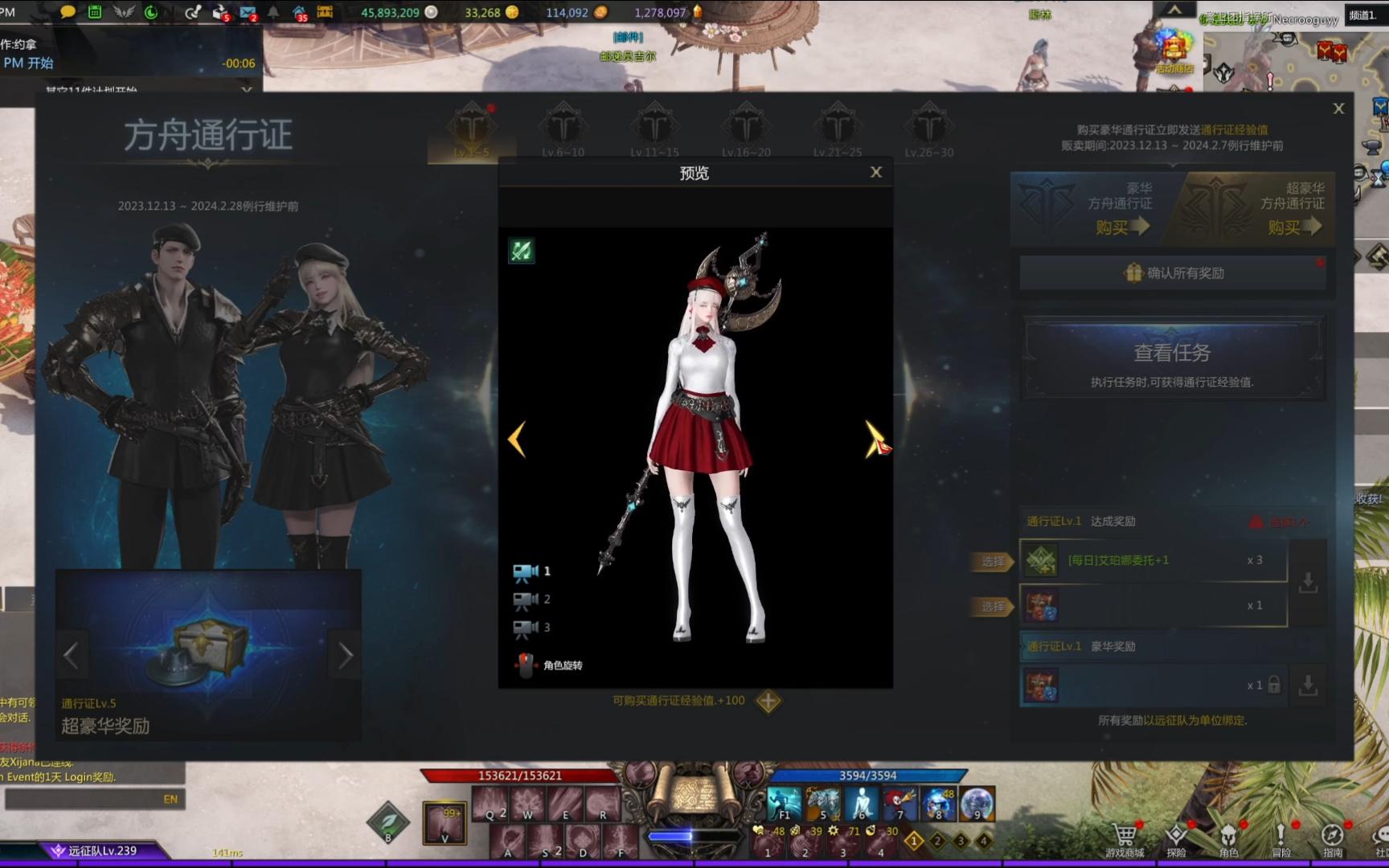The width and height of the screenshot is (1389, 868).
Task: Close the 预览 preview window
Action: click(x=876, y=172)
